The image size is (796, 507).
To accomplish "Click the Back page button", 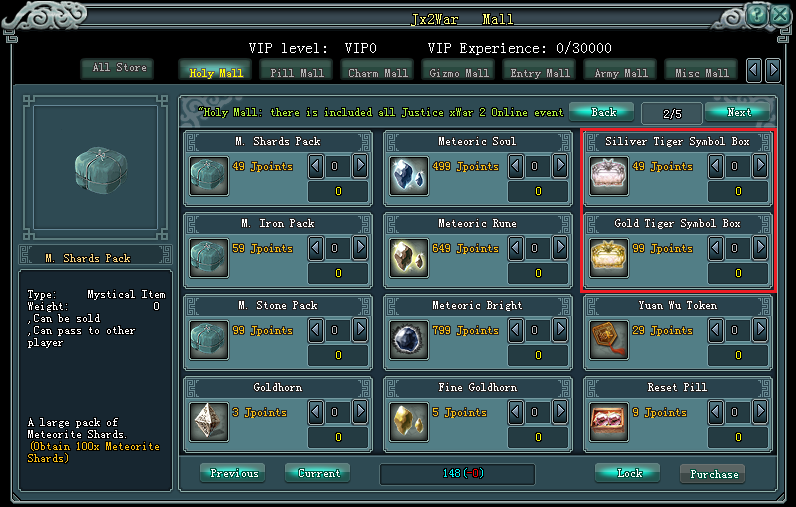I will pyautogui.click(x=603, y=112).
